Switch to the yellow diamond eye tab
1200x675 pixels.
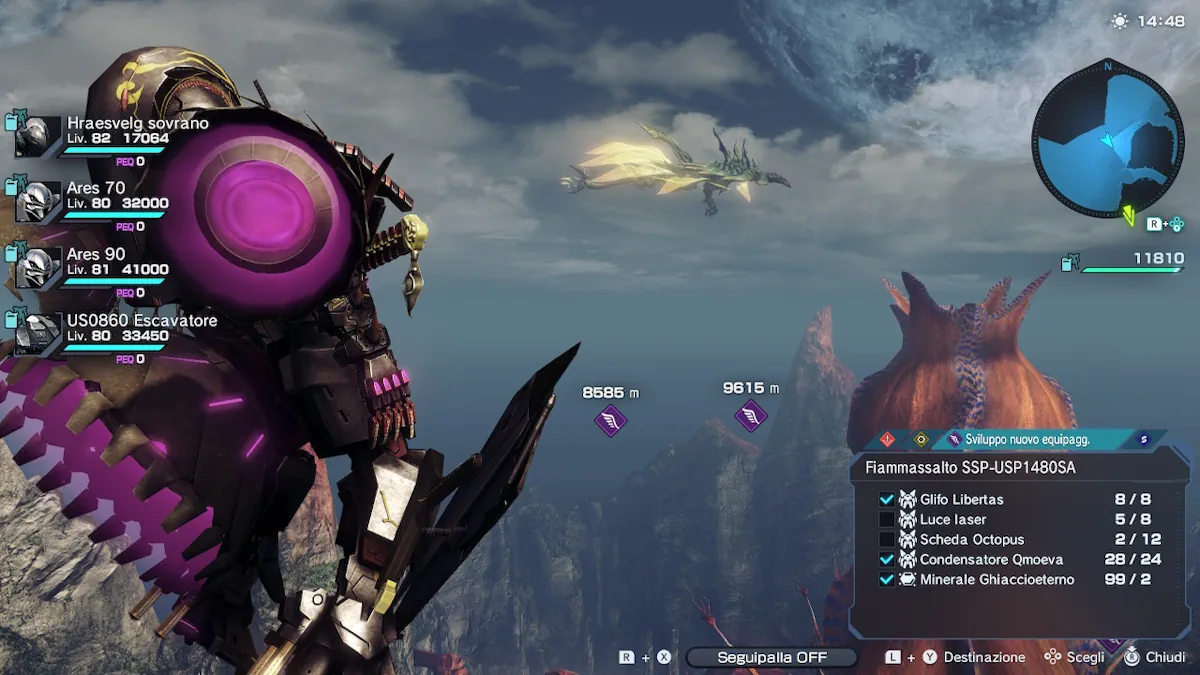[921, 439]
